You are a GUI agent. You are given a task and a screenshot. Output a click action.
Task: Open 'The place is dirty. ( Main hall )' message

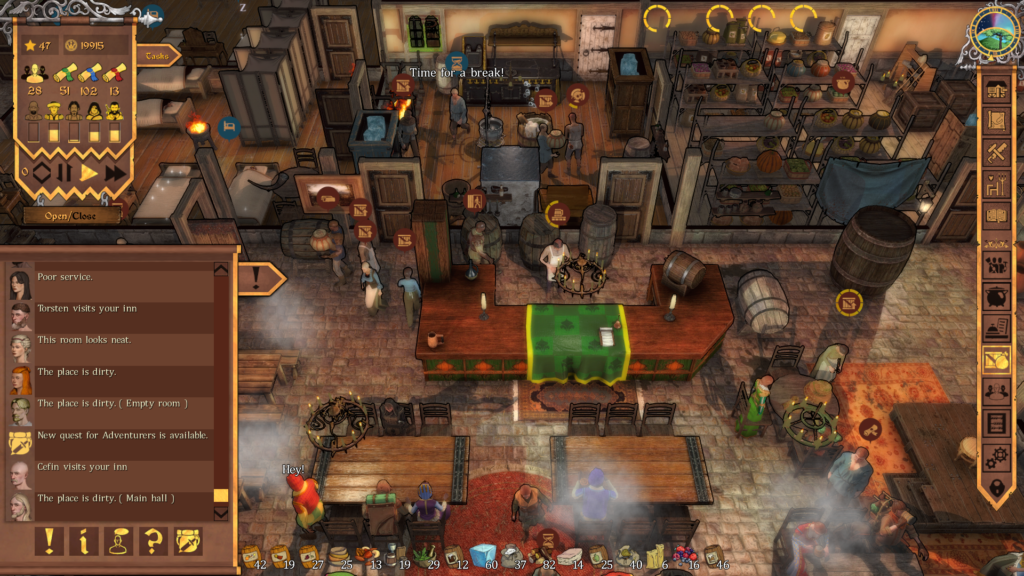[106, 498]
